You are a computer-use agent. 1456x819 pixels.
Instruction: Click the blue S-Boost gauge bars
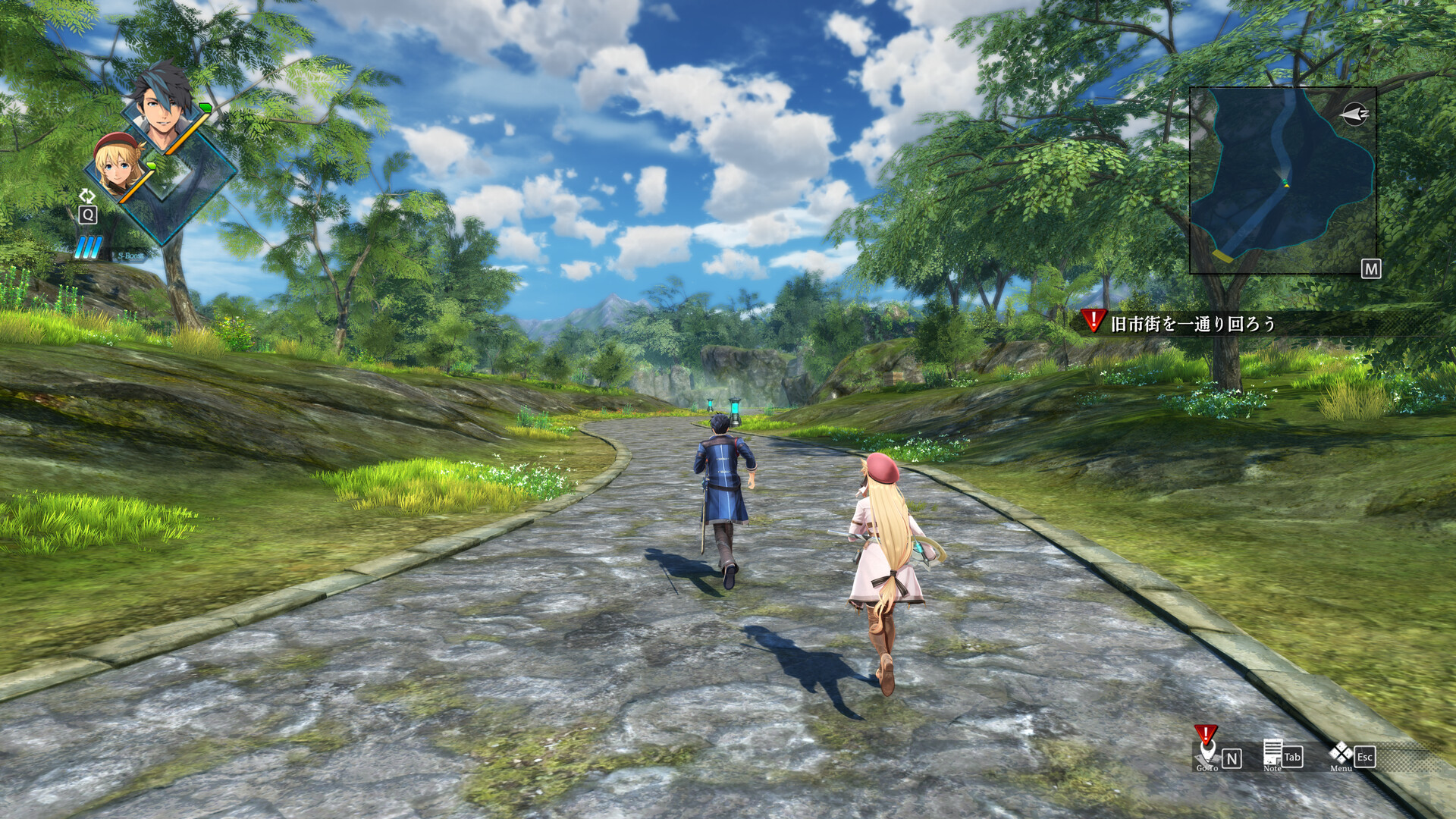coord(89,246)
